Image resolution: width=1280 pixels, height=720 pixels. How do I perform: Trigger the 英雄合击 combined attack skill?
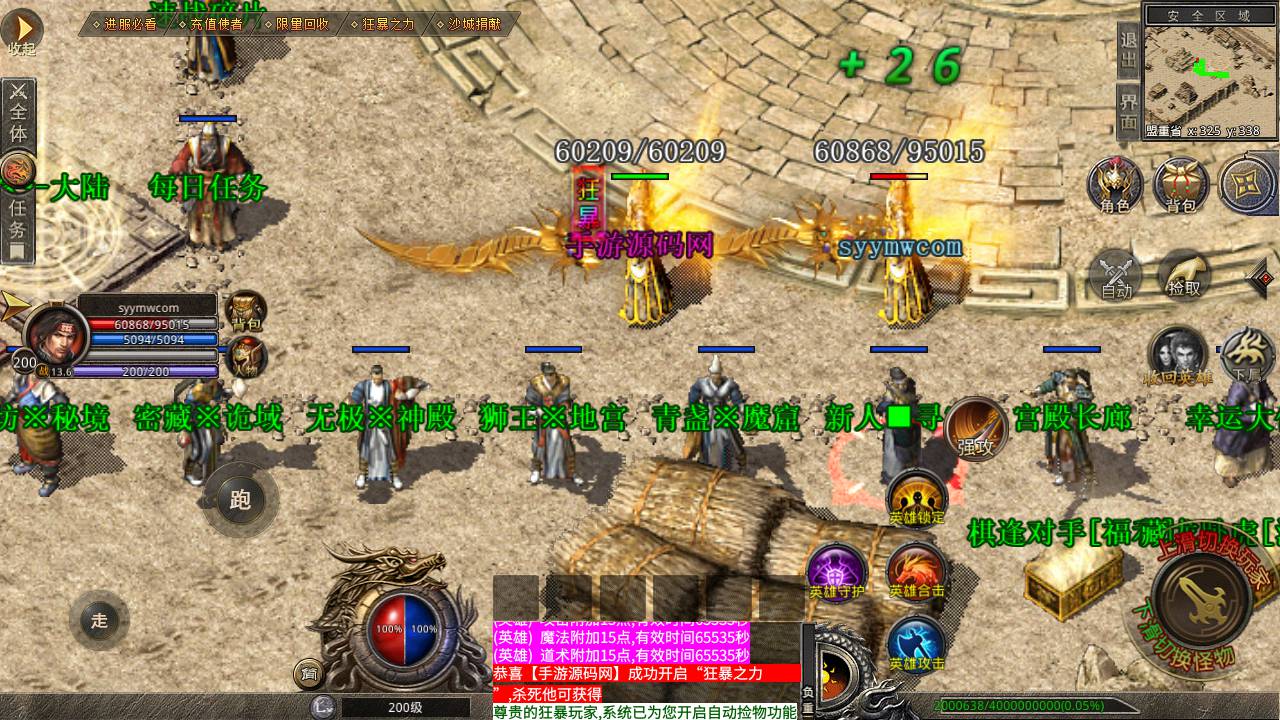point(916,571)
